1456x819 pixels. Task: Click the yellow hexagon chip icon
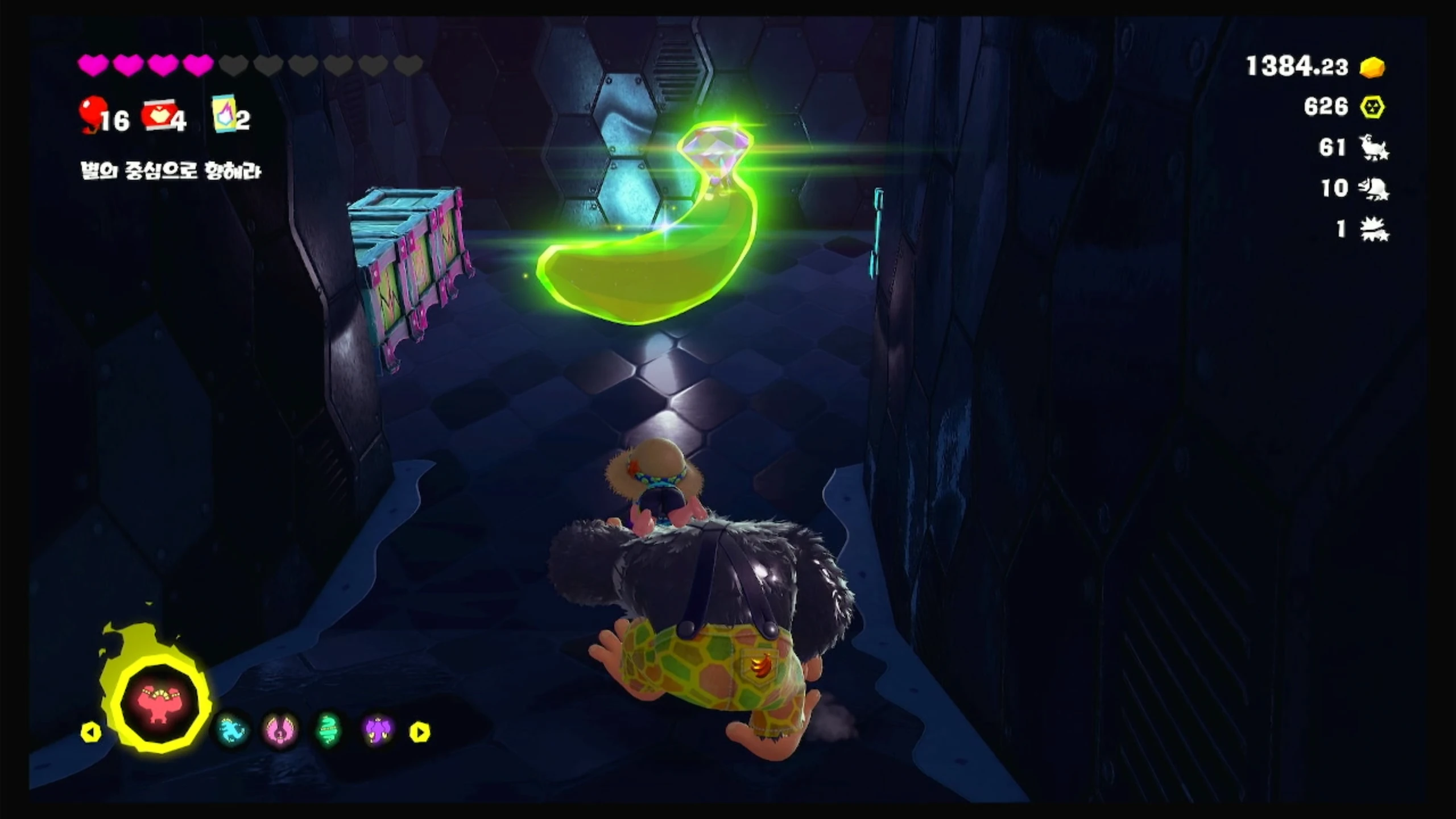(1372, 107)
